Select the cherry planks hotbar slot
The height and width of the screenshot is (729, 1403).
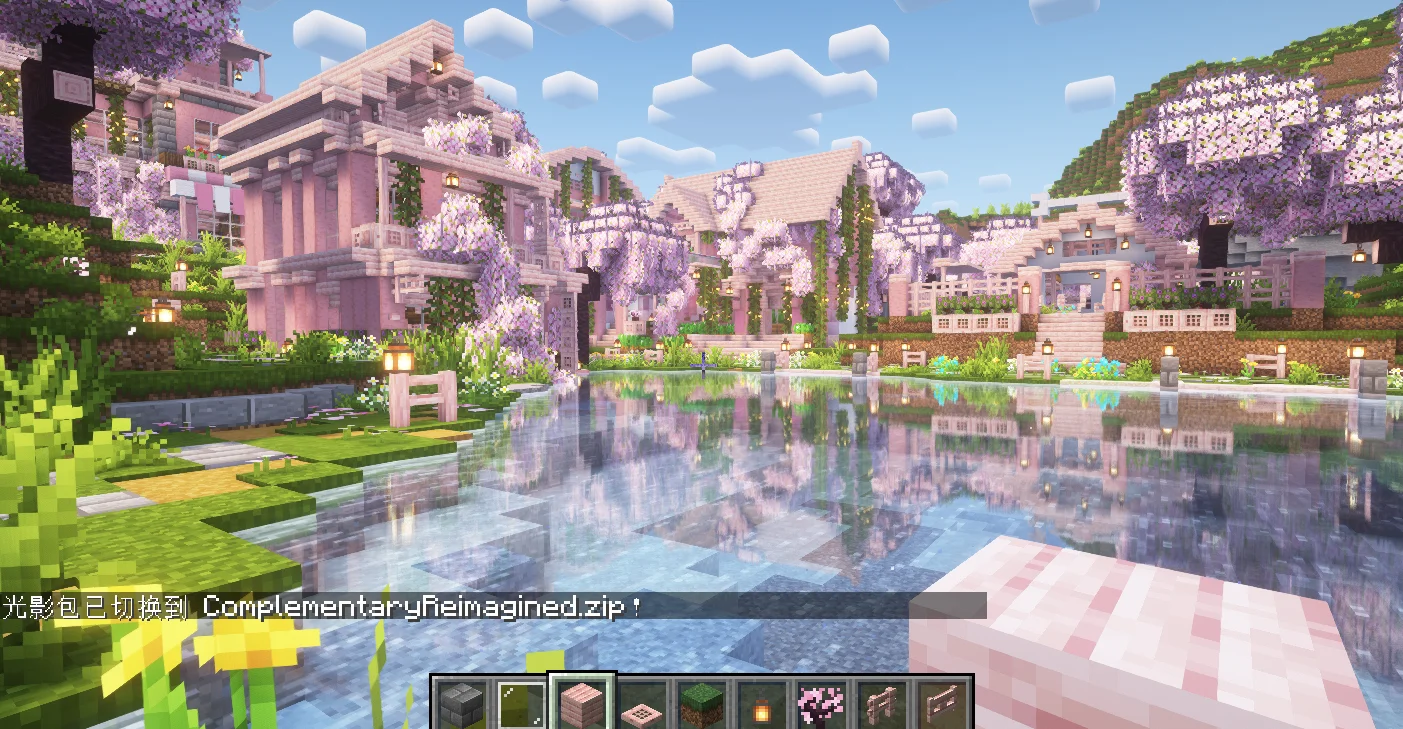pyautogui.click(x=582, y=706)
